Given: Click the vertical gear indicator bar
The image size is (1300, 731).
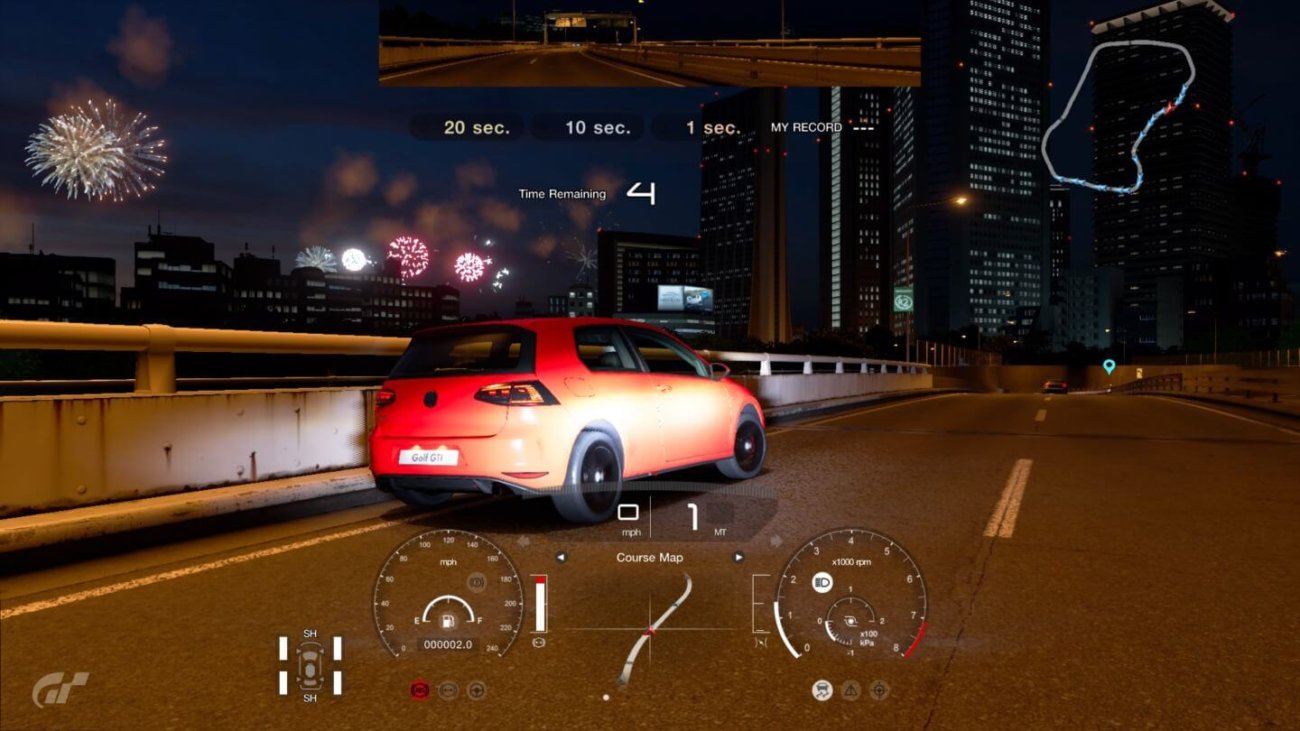Looking at the screenshot, I should 540,603.
